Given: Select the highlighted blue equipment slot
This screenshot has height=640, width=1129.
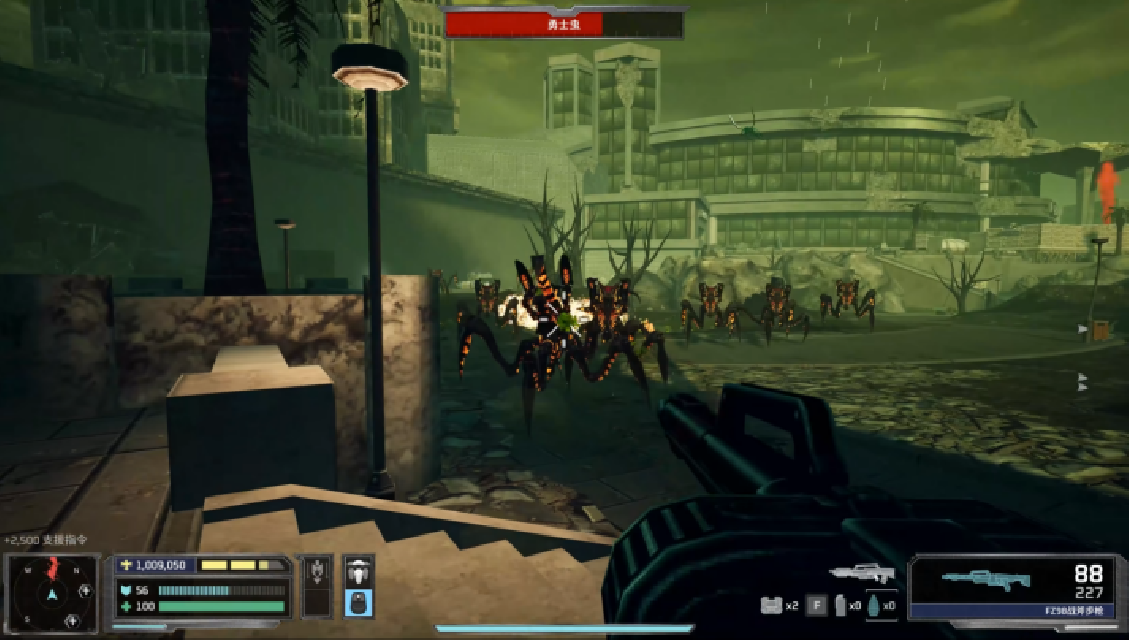Looking at the screenshot, I should 358,603.
